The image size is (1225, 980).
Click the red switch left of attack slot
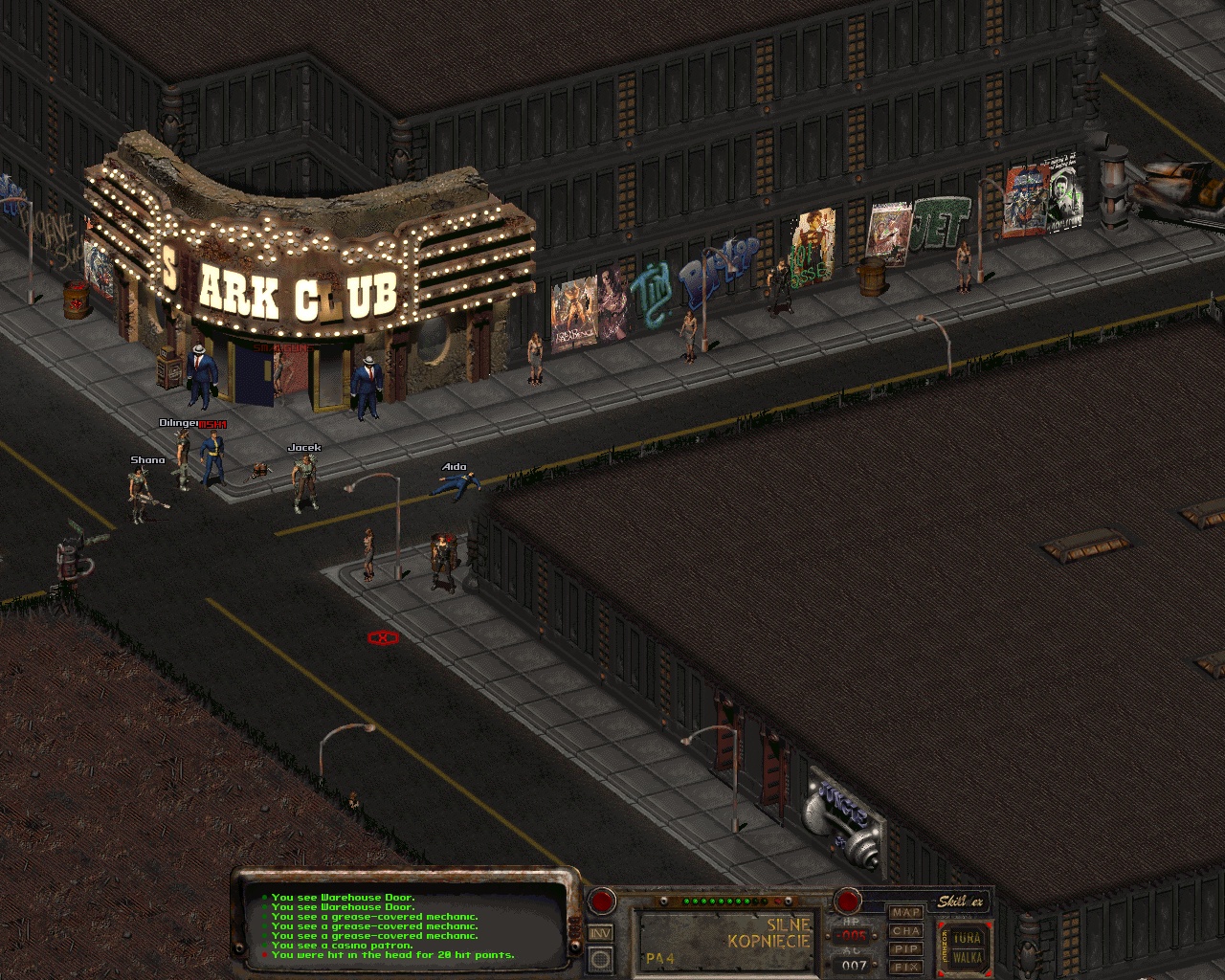[x=601, y=901]
